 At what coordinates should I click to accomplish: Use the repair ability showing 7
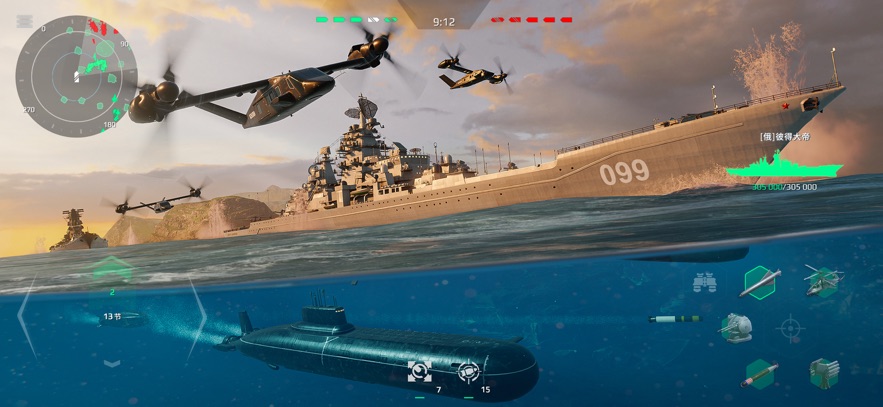[419, 373]
